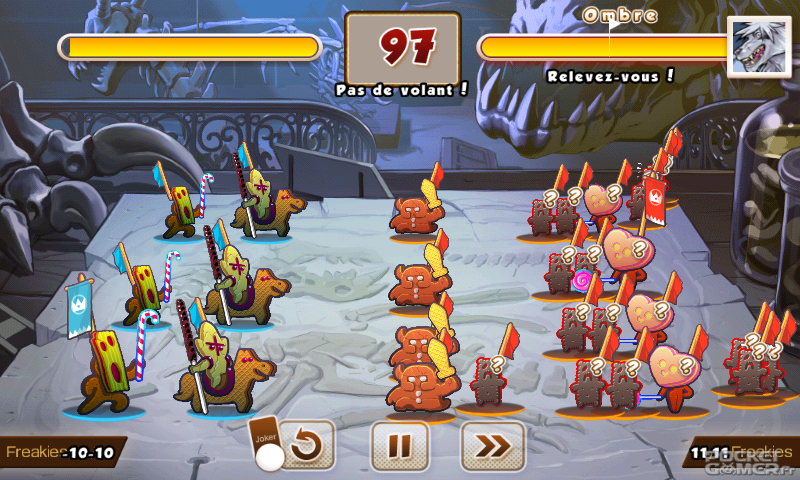
Task: Pause the battle
Action: click(400, 446)
